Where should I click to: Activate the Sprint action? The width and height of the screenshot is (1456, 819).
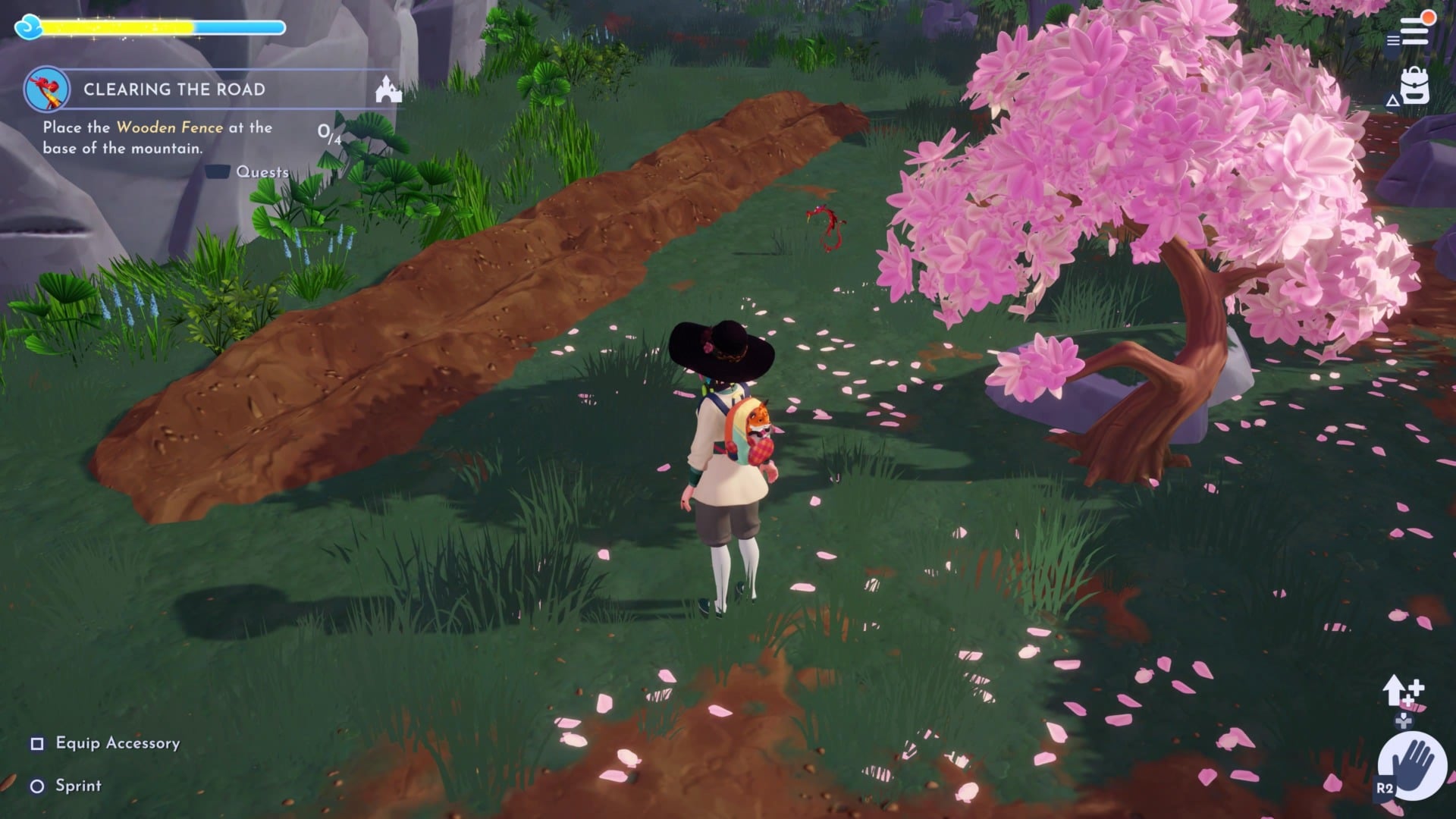click(79, 786)
